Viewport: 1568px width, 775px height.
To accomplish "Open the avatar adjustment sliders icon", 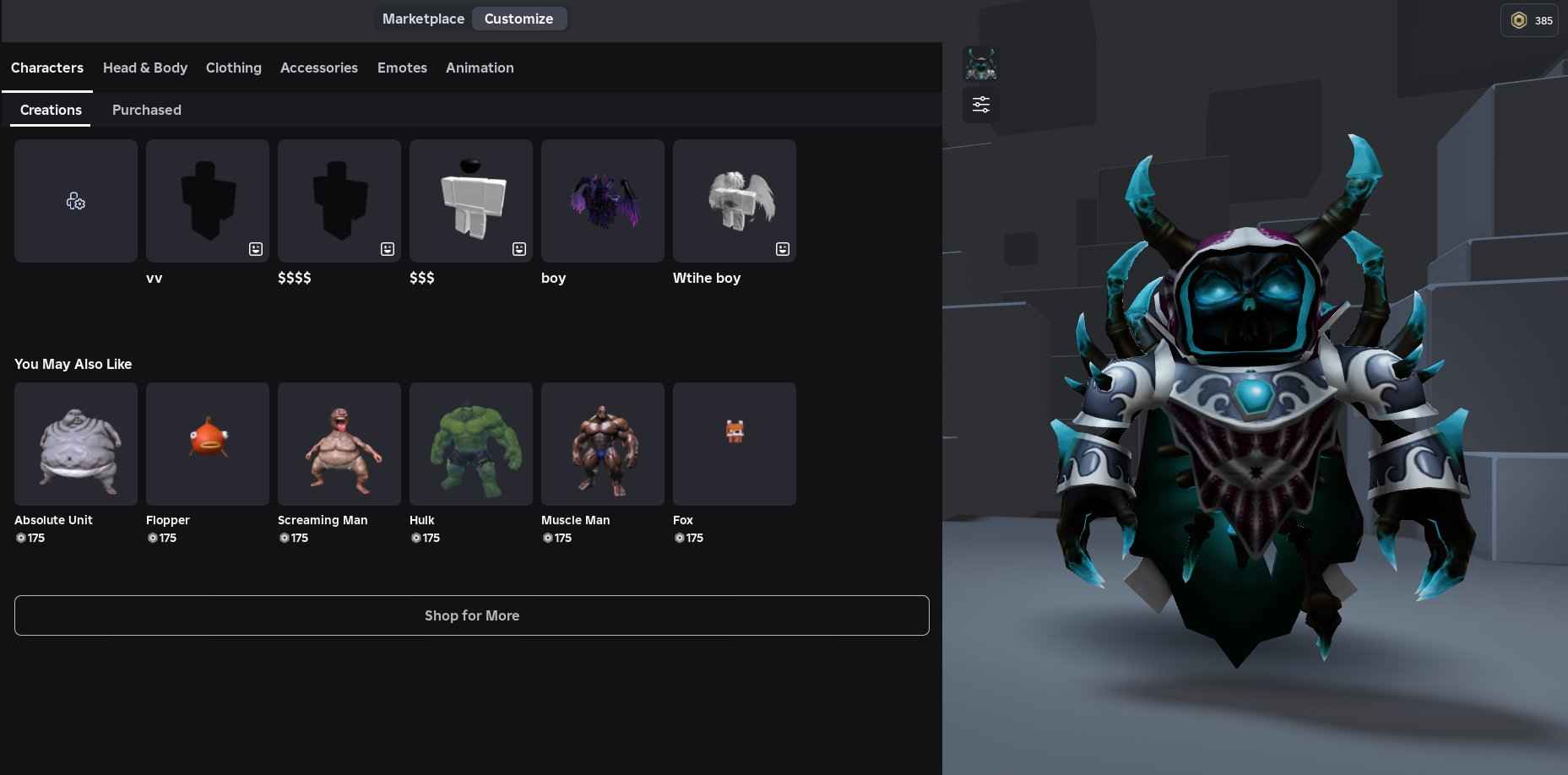I will (x=979, y=104).
